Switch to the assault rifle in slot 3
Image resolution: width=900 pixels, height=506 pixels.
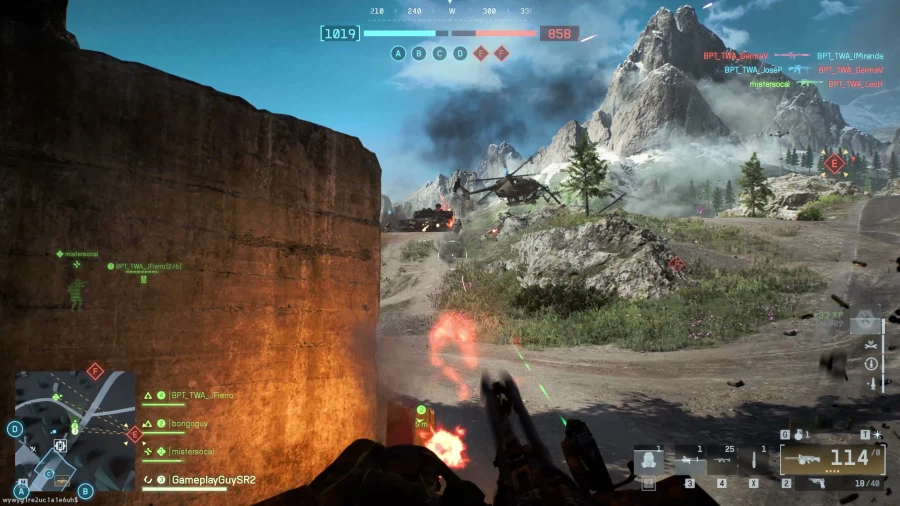pos(689,463)
